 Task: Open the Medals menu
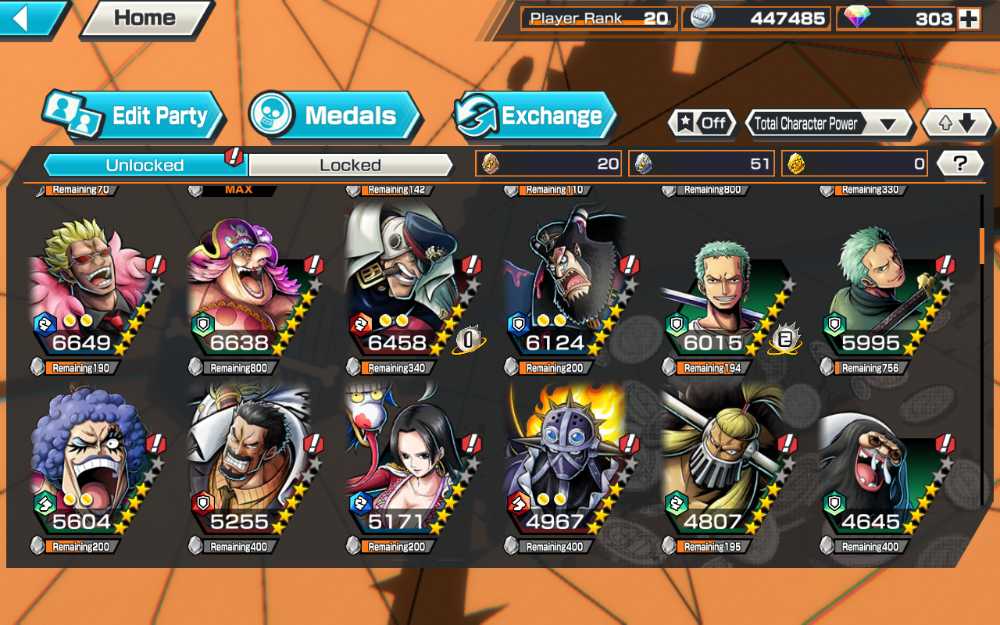335,115
